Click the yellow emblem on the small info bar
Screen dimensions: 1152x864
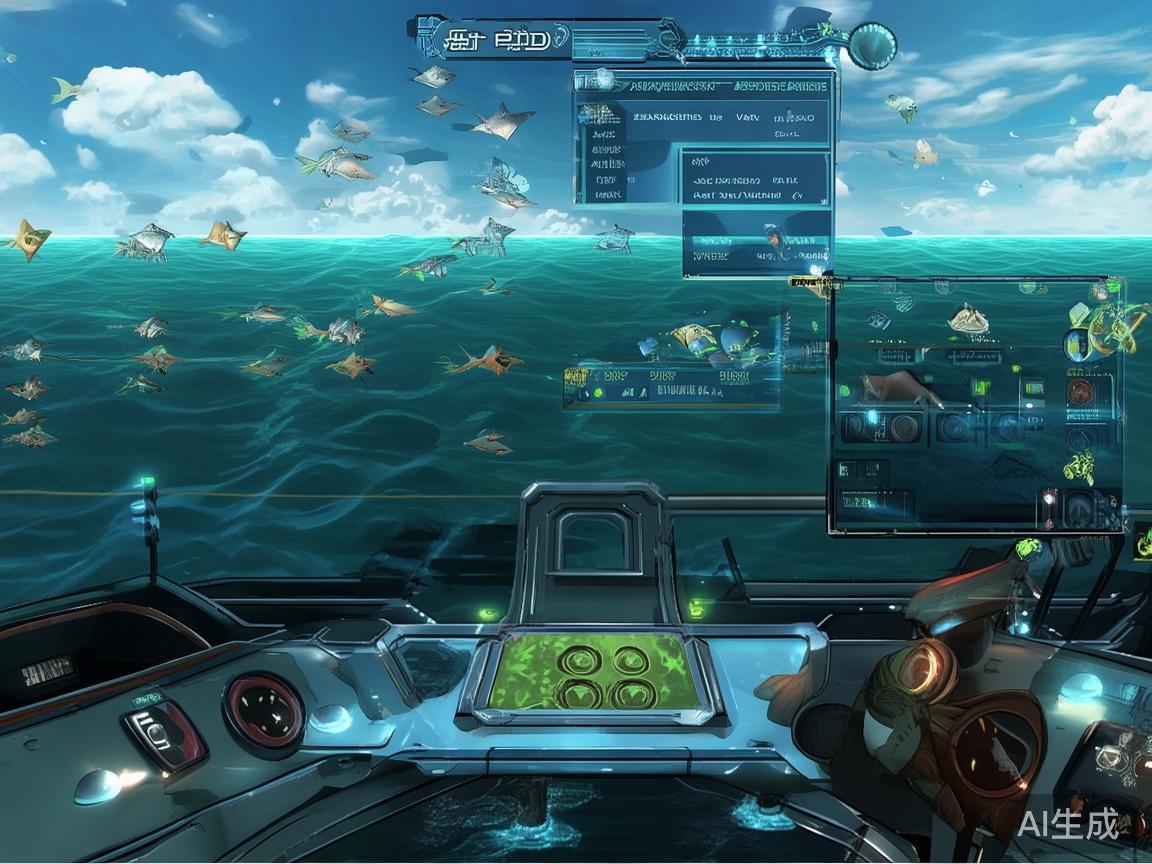click(x=577, y=378)
